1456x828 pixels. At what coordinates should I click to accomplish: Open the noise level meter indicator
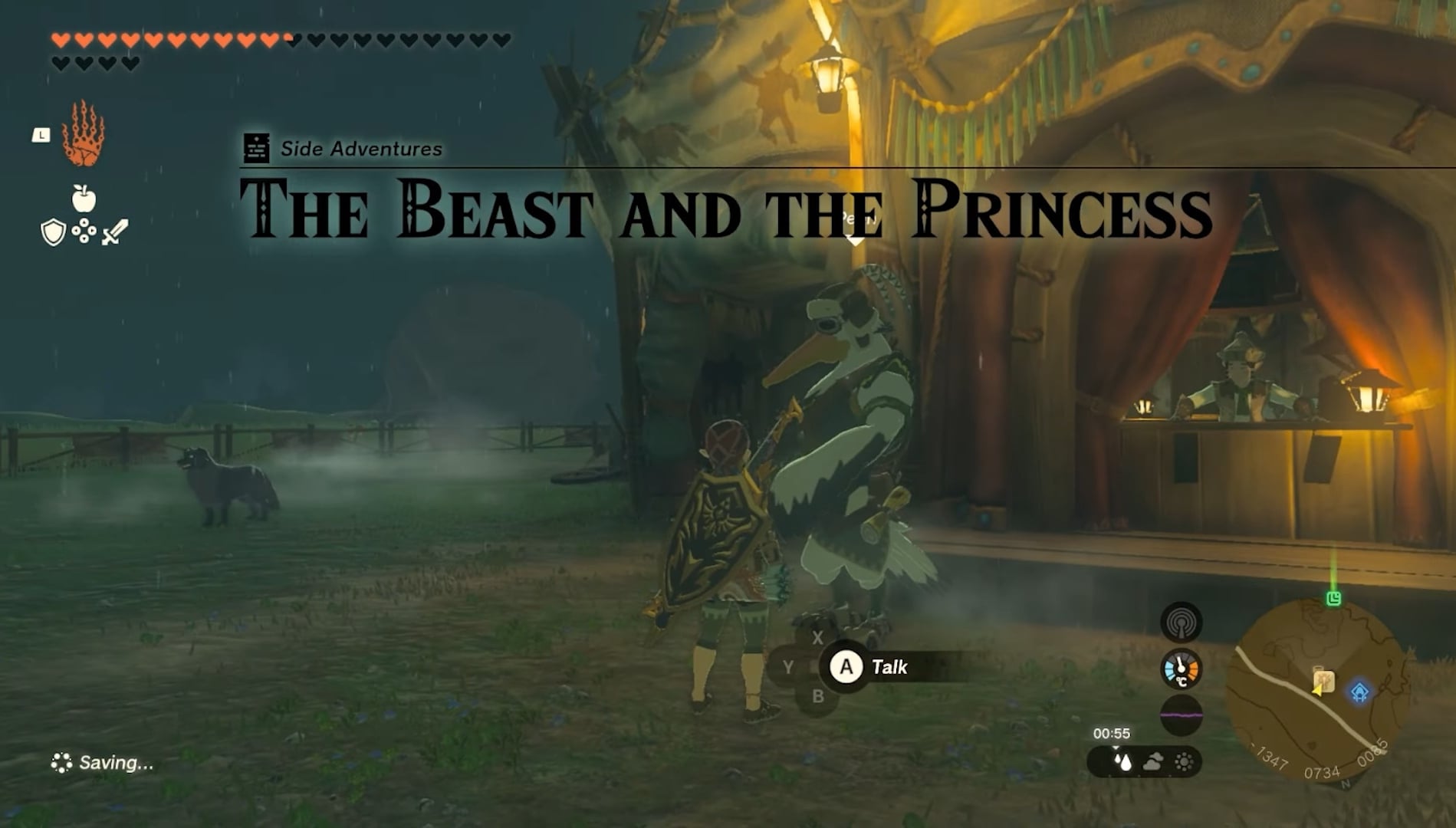point(1181,715)
